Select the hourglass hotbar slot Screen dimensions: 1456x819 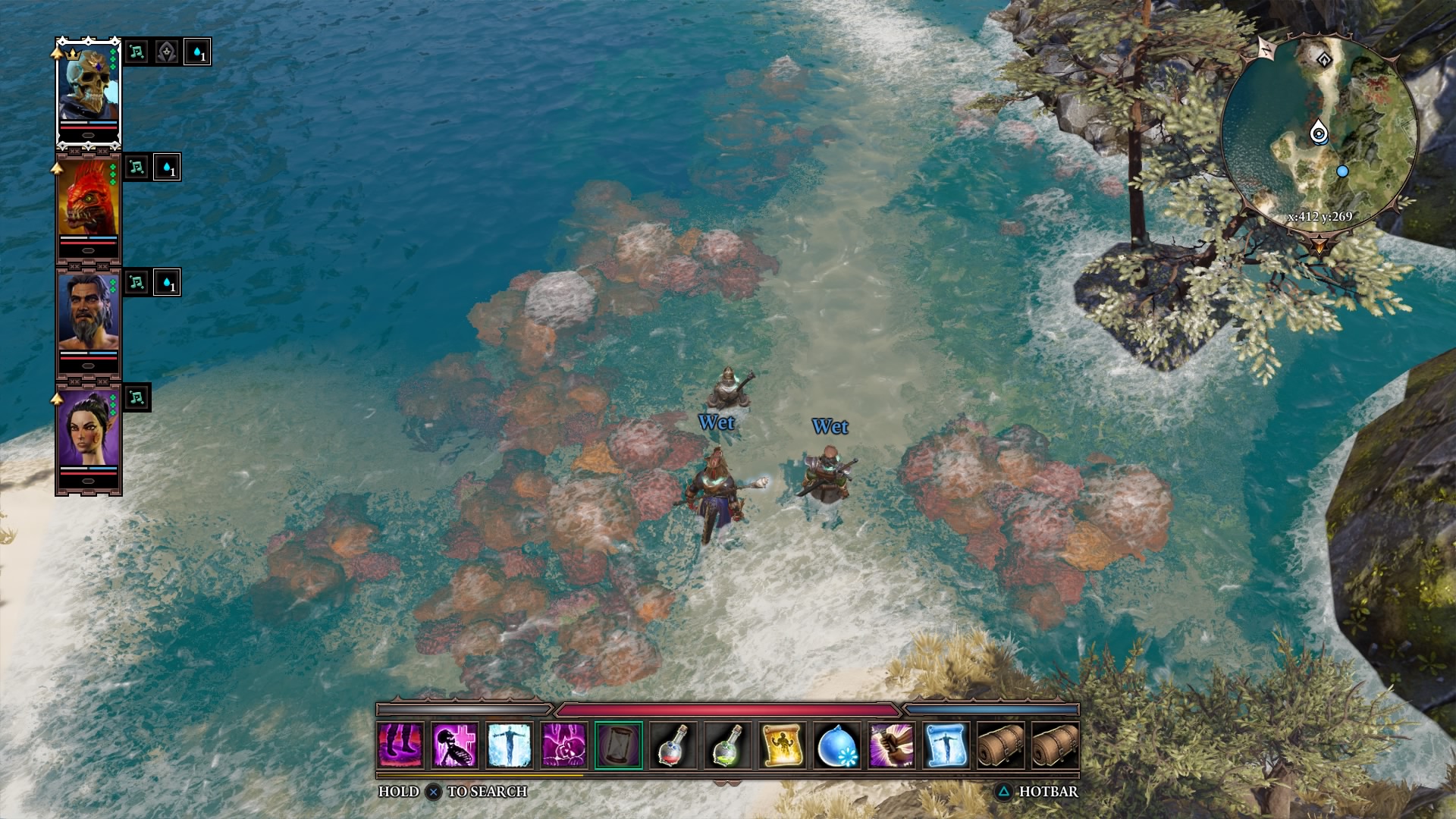pyautogui.click(x=619, y=745)
